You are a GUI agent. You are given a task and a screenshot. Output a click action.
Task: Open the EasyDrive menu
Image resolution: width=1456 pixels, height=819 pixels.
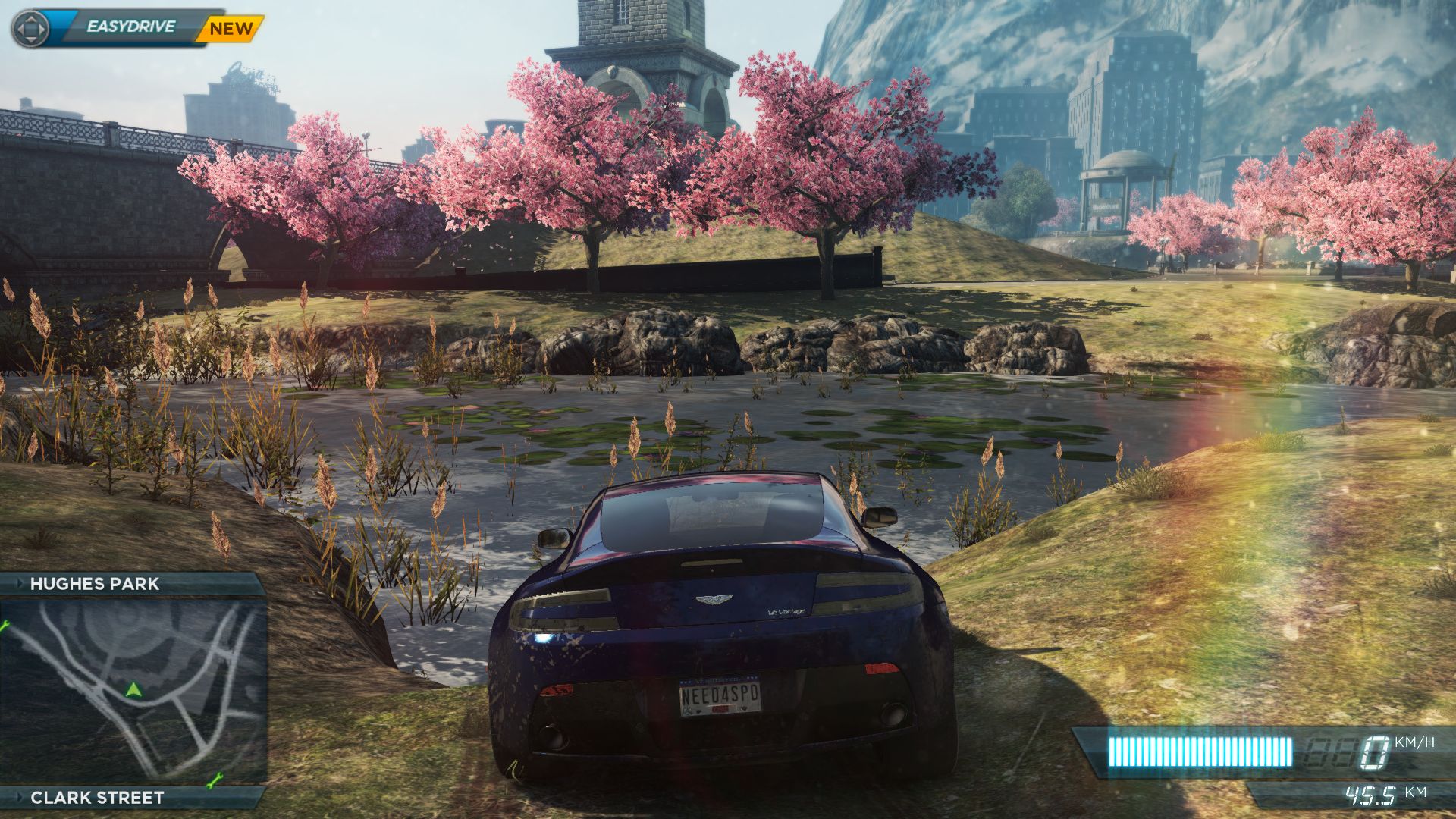coord(130,27)
